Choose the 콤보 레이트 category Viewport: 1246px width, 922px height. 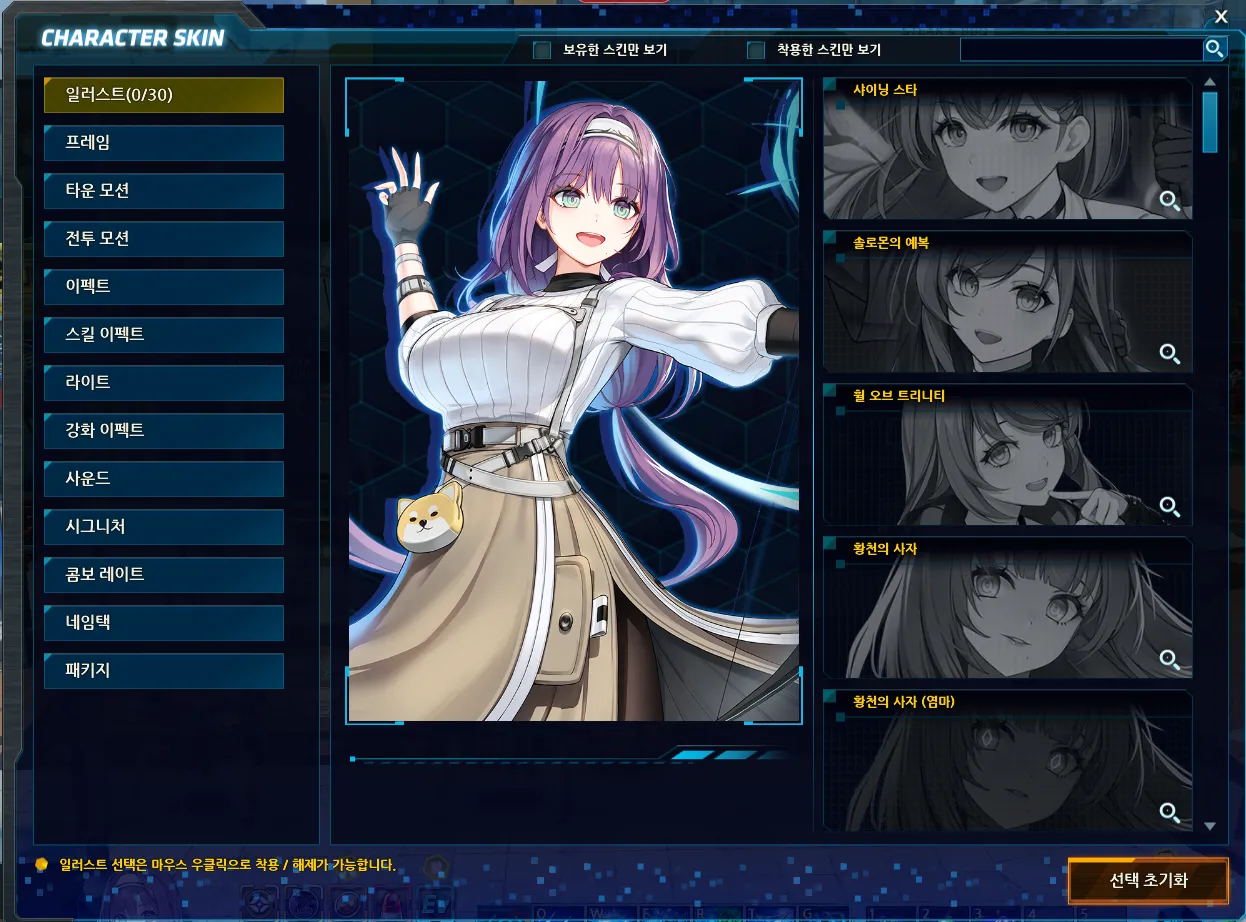[164, 575]
